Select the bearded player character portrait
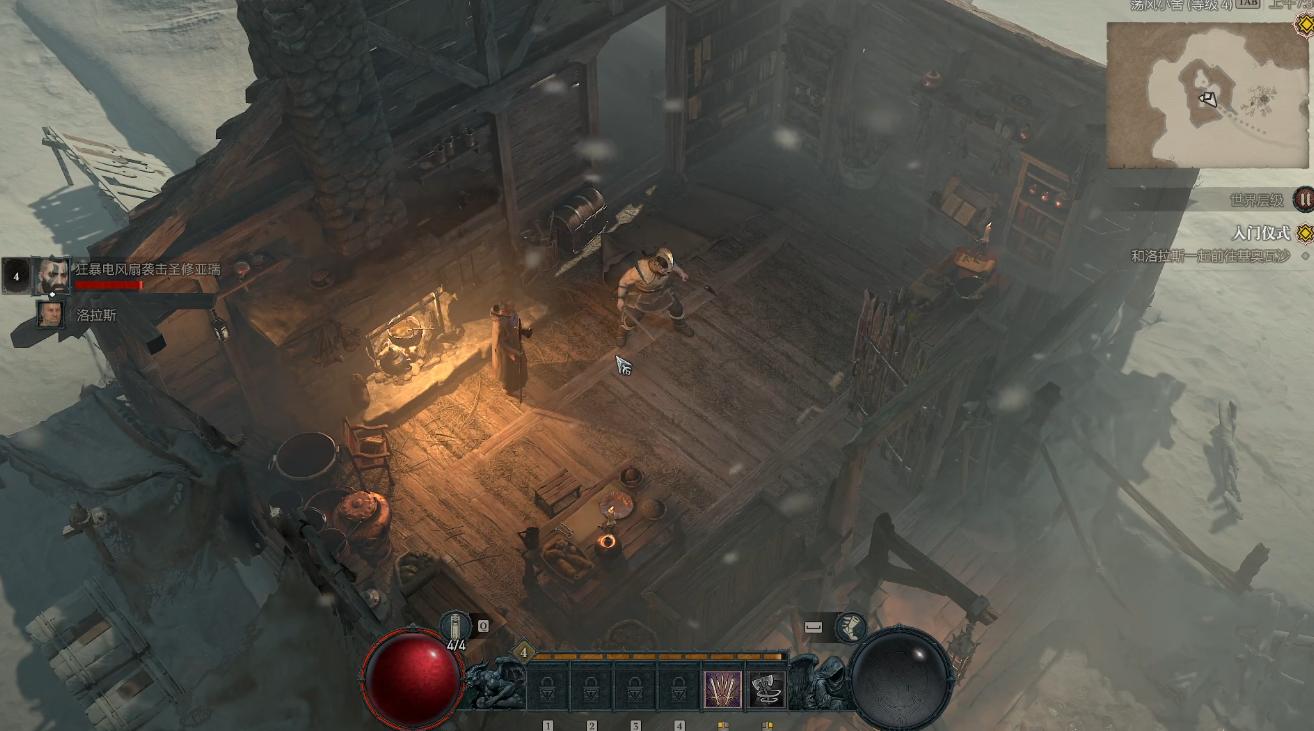This screenshot has width=1314, height=731. coord(52,275)
